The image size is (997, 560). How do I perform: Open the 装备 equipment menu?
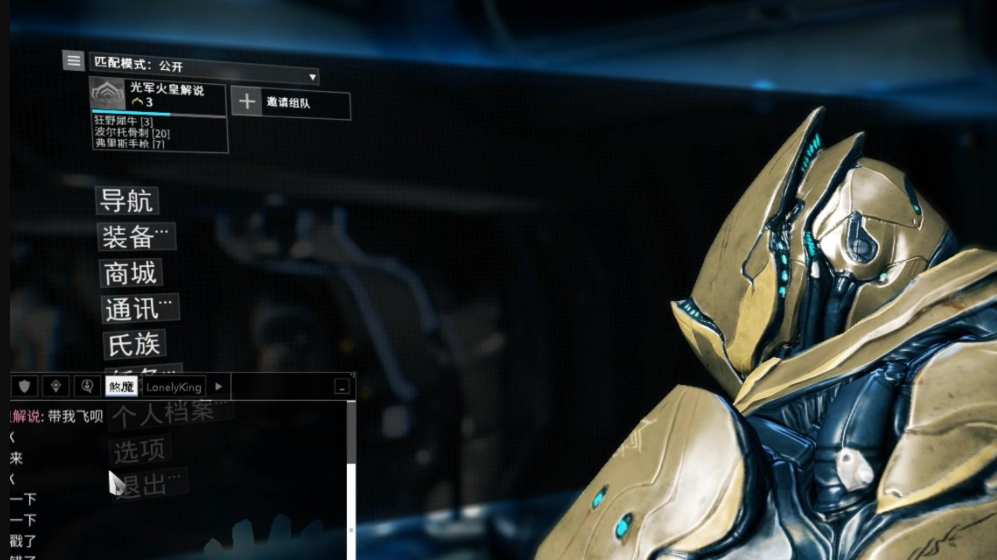tap(135, 237)
